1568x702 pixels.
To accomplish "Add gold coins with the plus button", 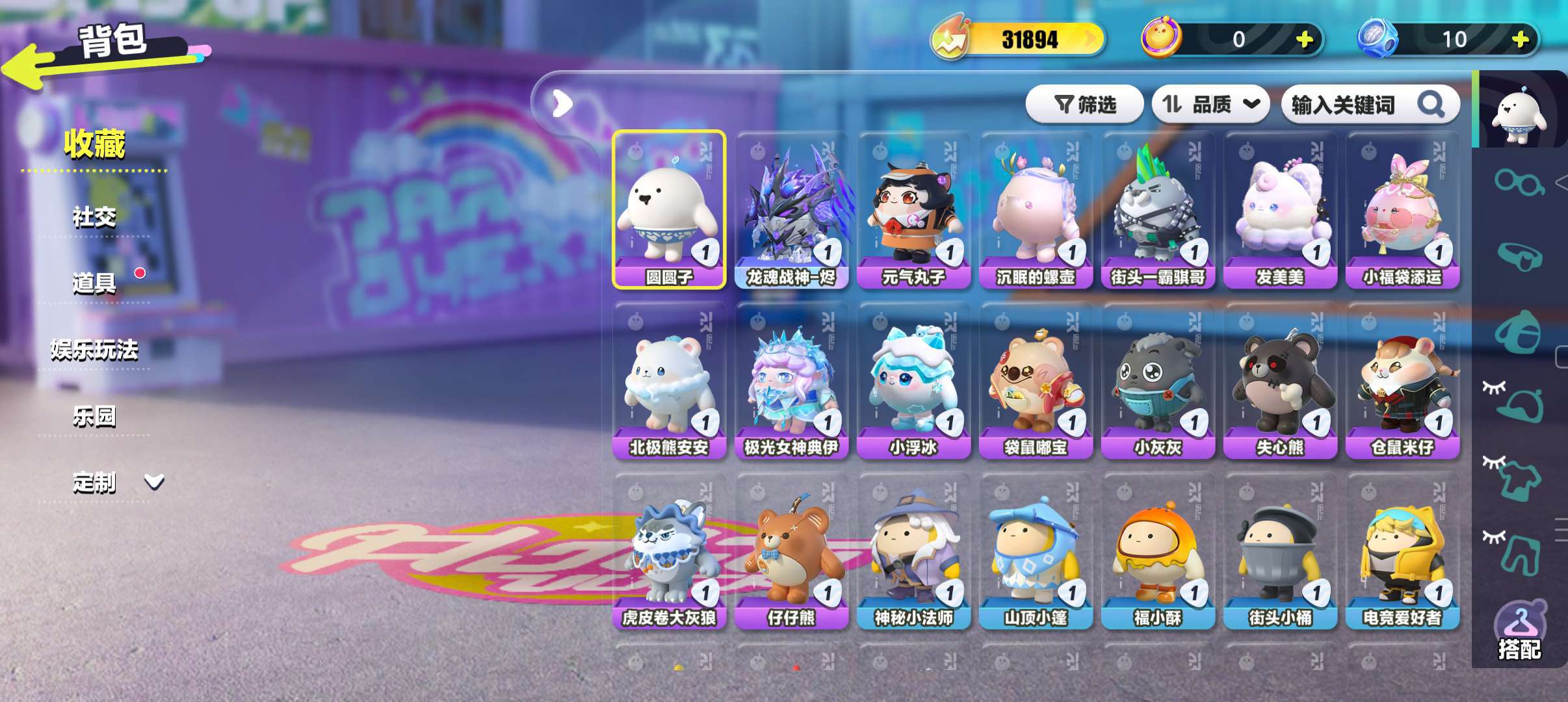I will coord(1304,40).
